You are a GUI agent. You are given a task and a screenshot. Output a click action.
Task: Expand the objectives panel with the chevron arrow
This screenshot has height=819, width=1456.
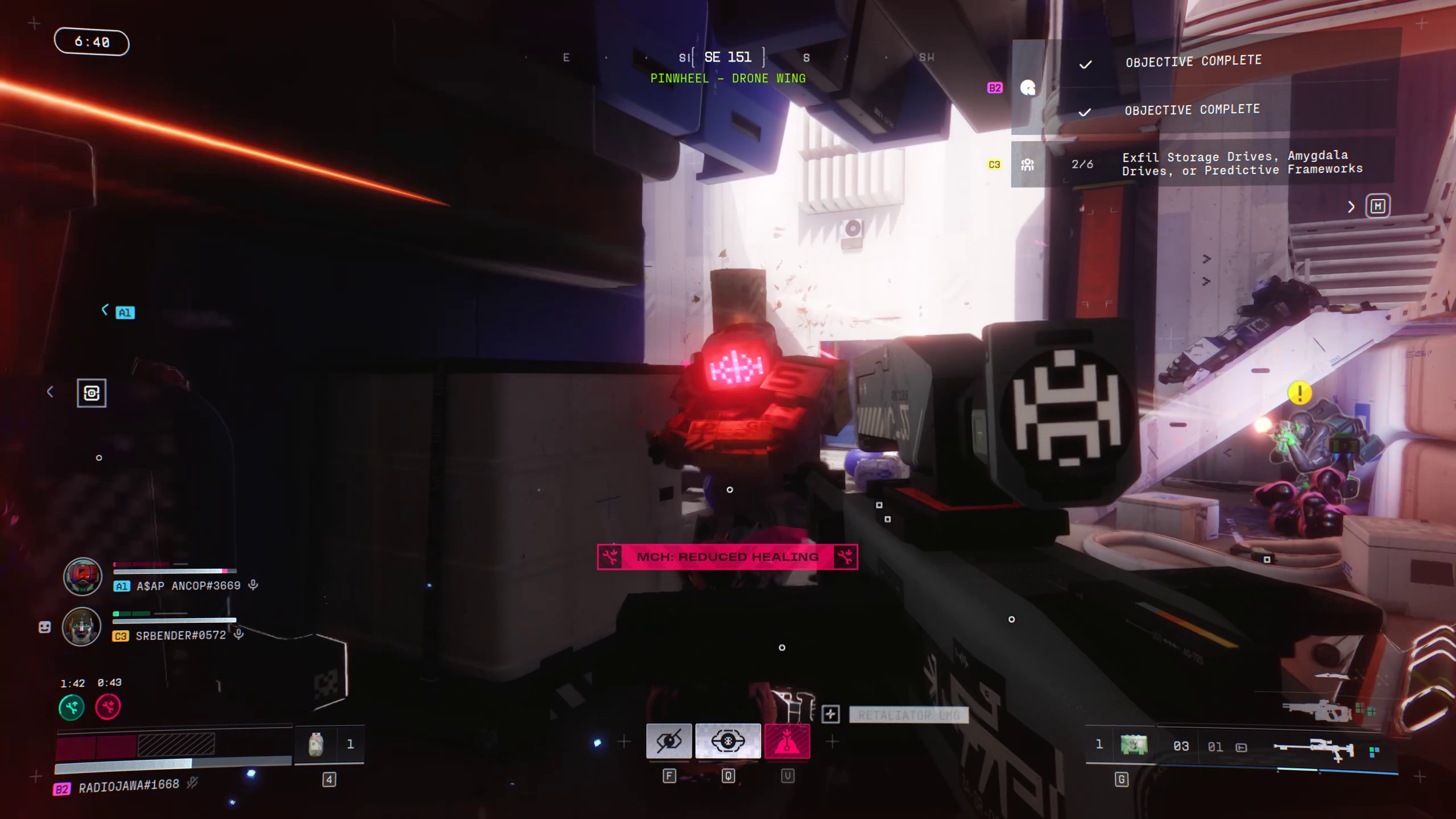pos(1351,207)
